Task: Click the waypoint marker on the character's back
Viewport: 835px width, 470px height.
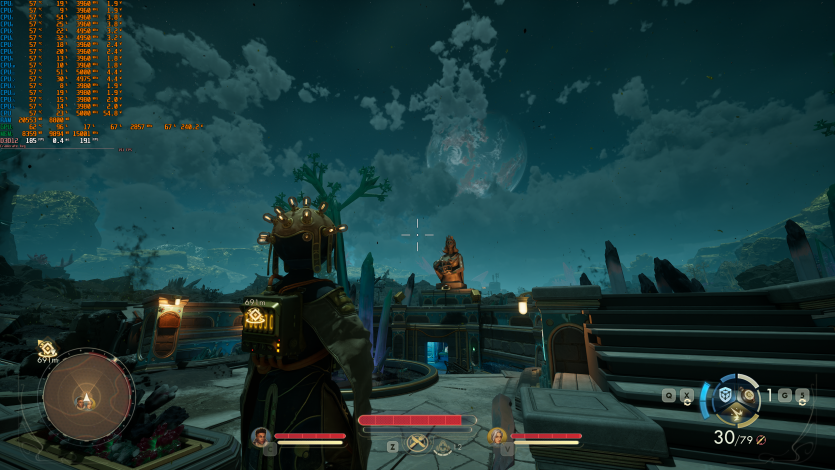Action: click(x=255, y=316)
